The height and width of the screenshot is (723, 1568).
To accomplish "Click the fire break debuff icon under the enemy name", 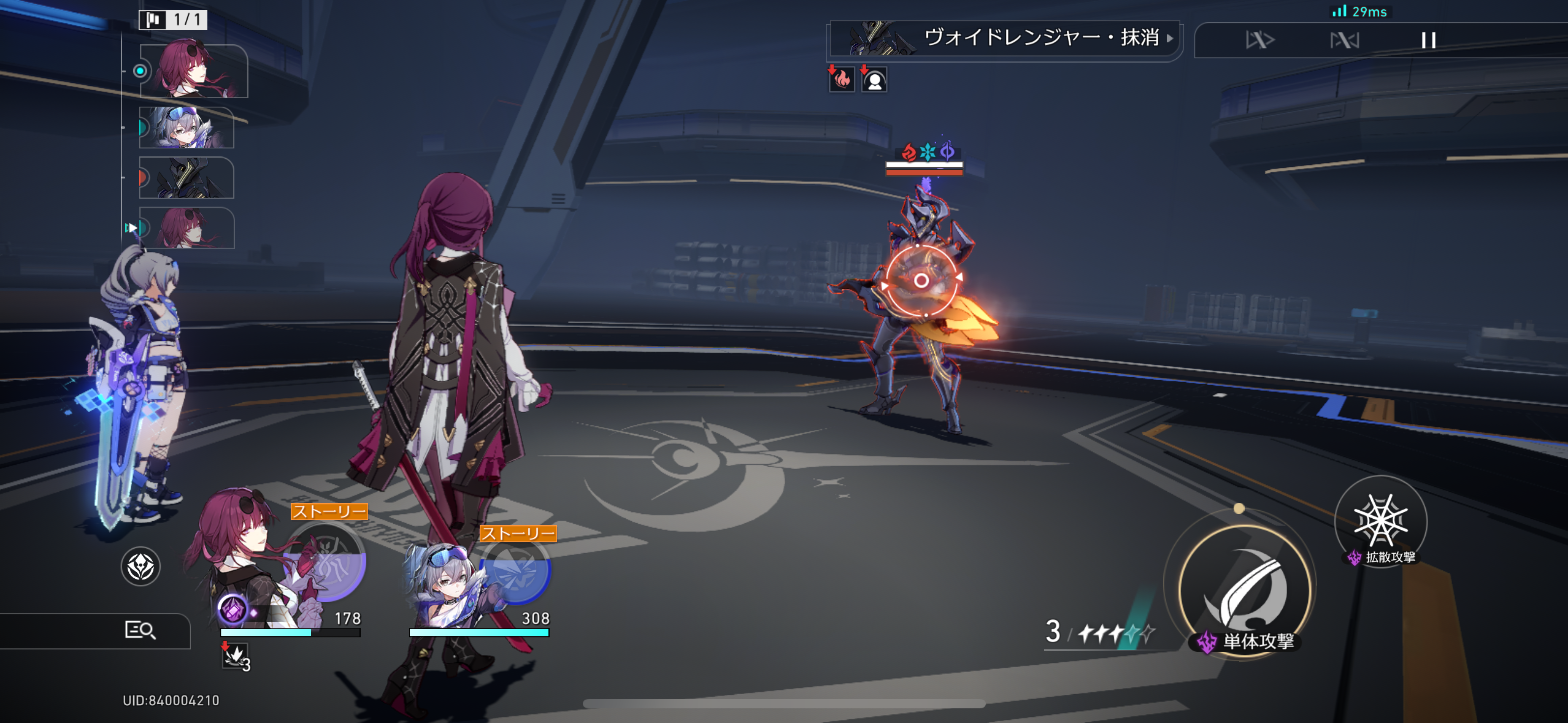I will point(842,78).
